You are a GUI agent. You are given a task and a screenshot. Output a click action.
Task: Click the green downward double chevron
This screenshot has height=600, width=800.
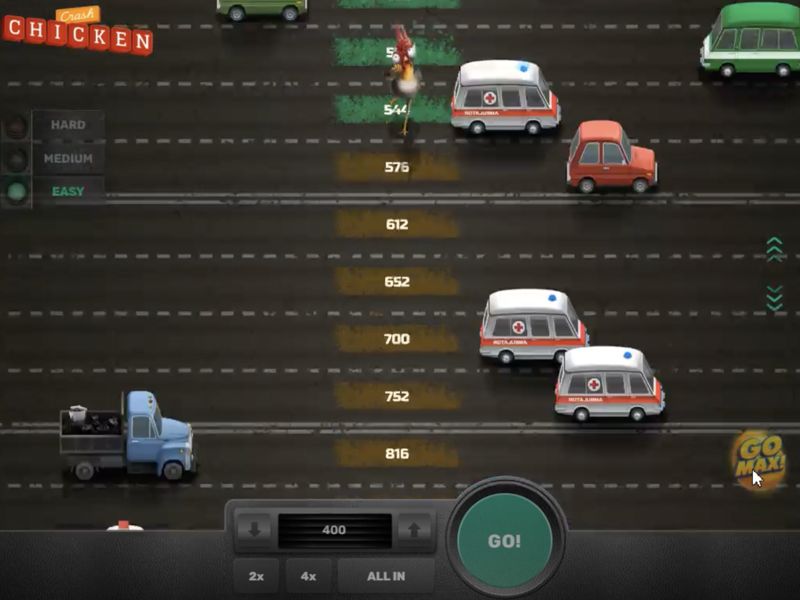774,297
